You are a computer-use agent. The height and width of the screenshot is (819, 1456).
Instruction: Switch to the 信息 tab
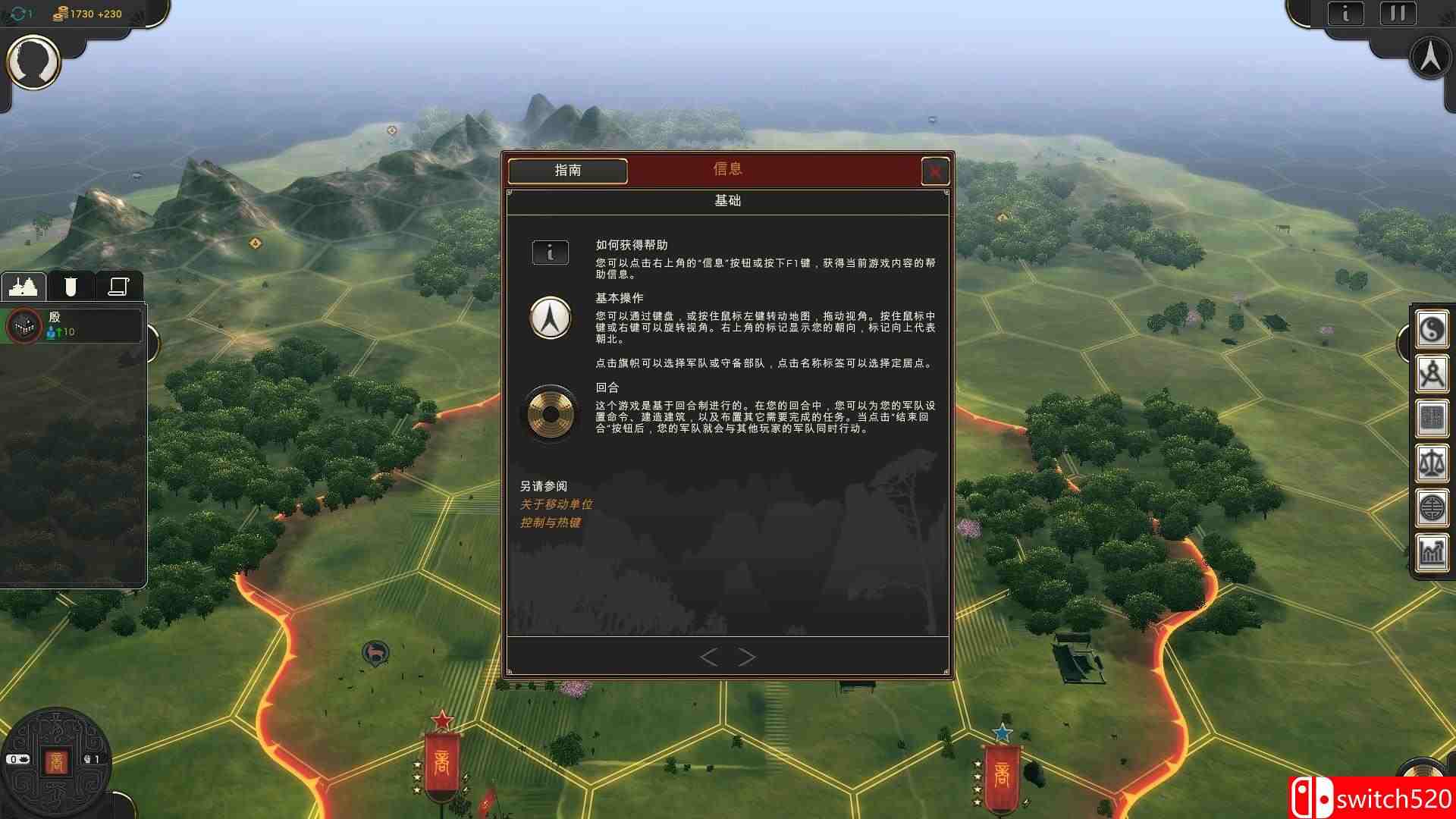tap(726, 168)
